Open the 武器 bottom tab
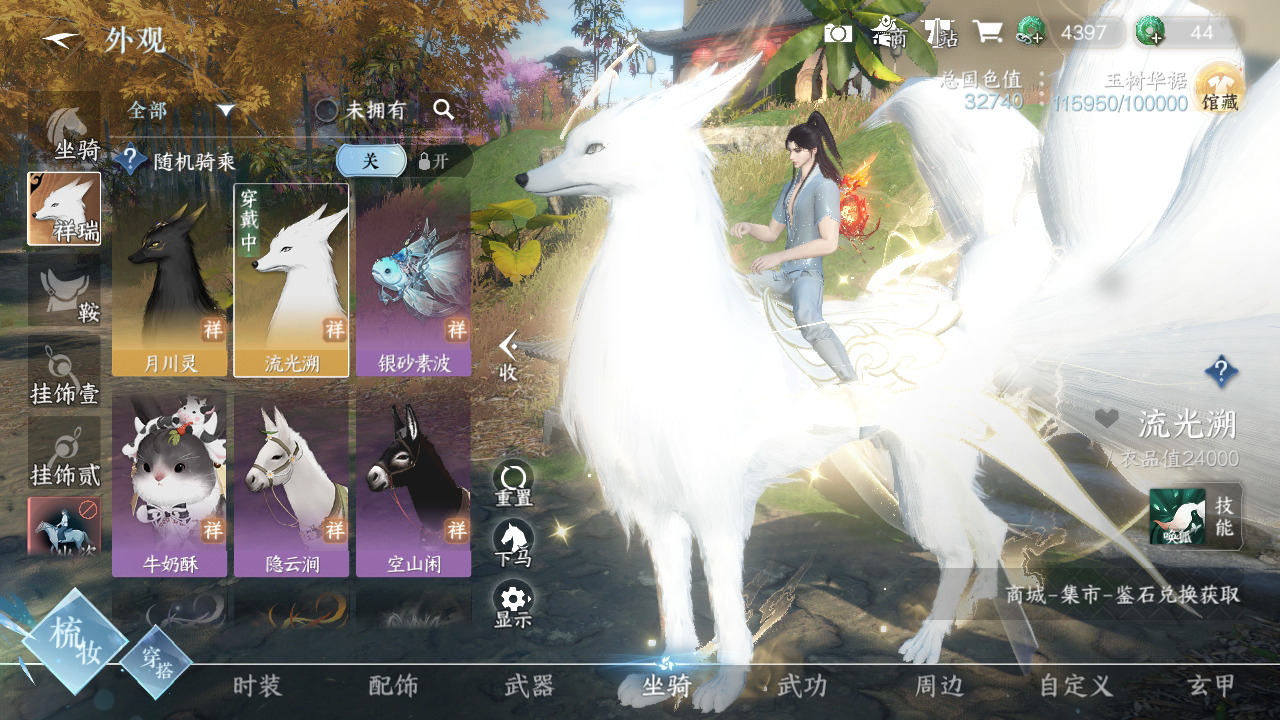This screenshot has height=720, width=1280. click(x=529, y=686)
